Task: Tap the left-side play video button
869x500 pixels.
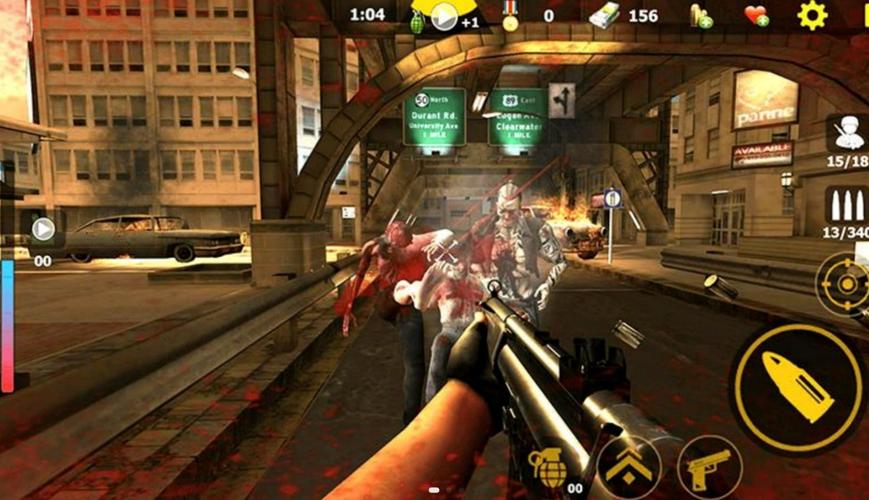Action: (43, 229)
